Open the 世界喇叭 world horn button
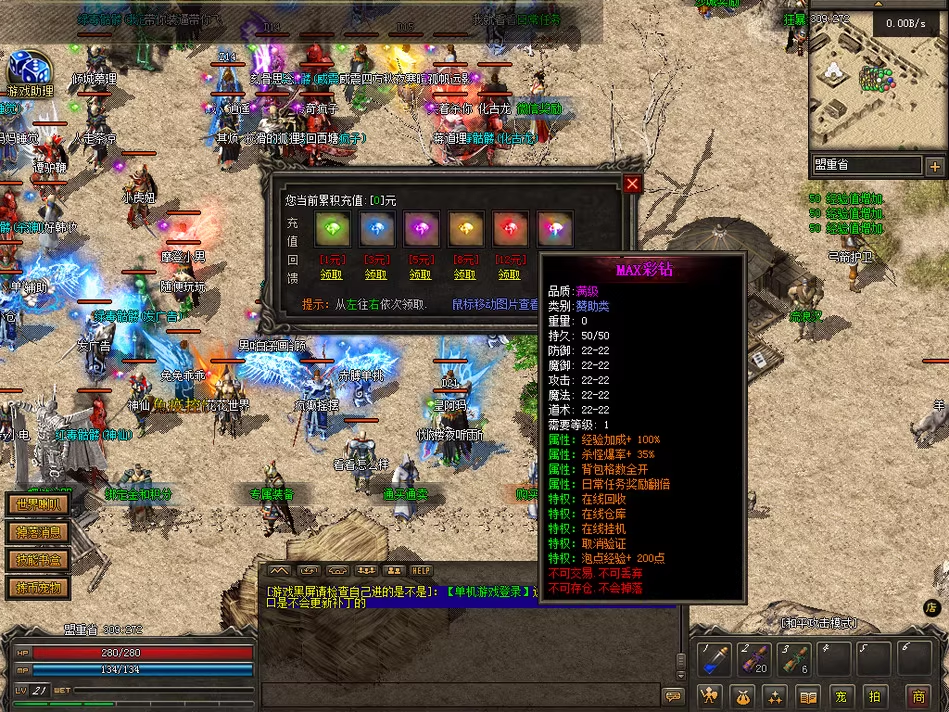Screen dimensions: 949x712 coord(38,504)
